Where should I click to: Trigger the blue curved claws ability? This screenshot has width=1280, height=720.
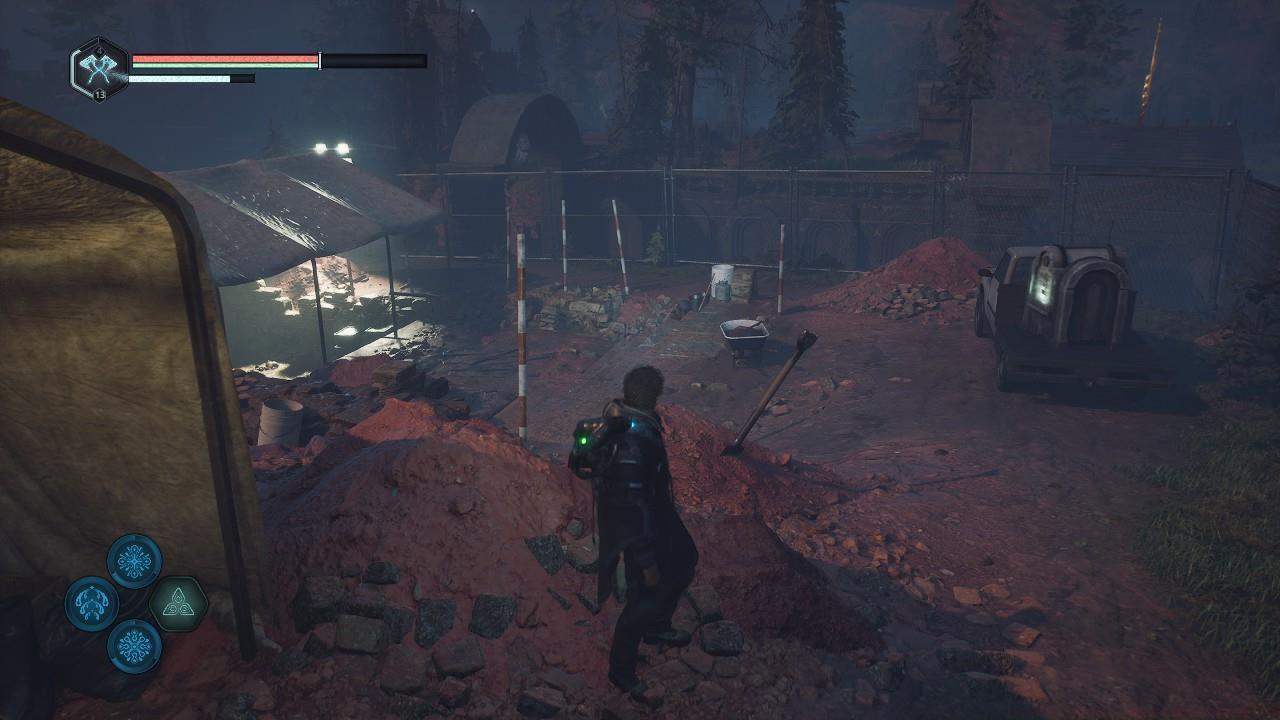tap(92, 604)
